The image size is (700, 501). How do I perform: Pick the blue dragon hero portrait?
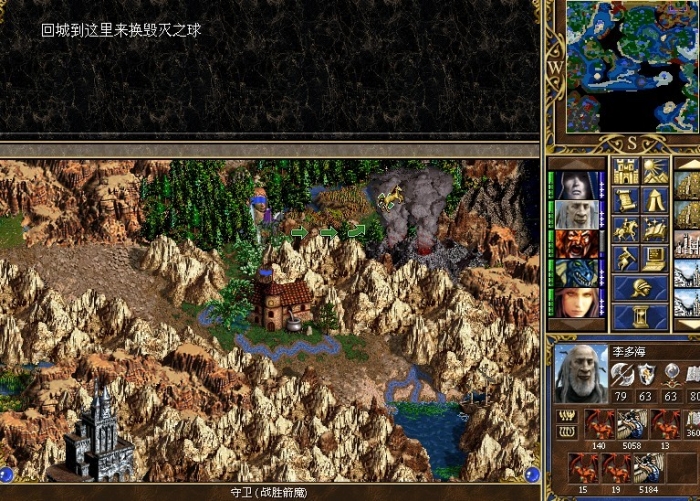577,272
